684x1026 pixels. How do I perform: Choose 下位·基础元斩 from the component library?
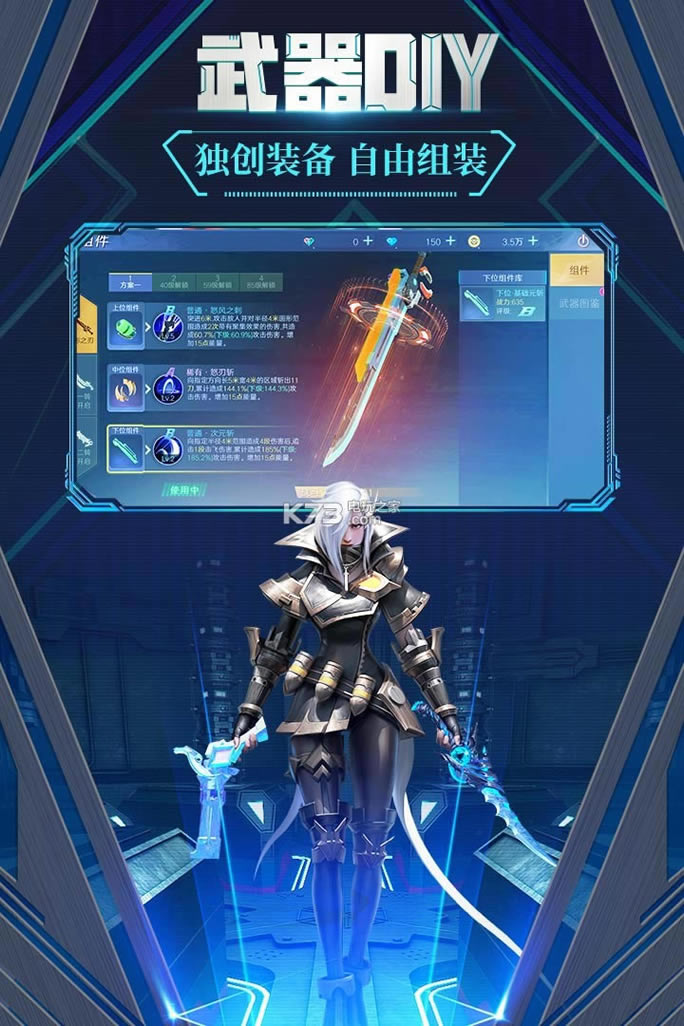[x=502, y=302]
